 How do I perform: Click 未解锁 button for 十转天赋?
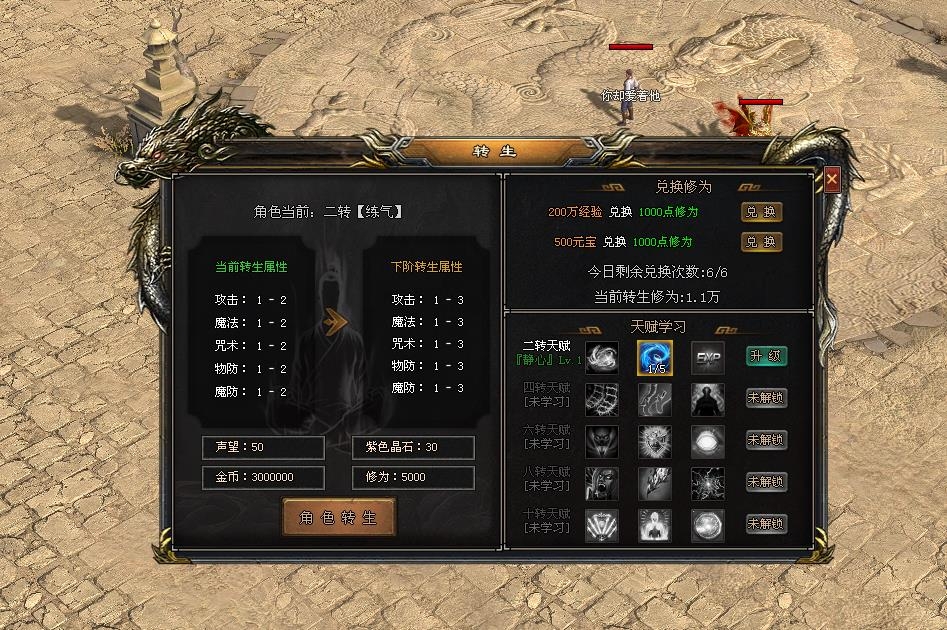pos(767,524)
